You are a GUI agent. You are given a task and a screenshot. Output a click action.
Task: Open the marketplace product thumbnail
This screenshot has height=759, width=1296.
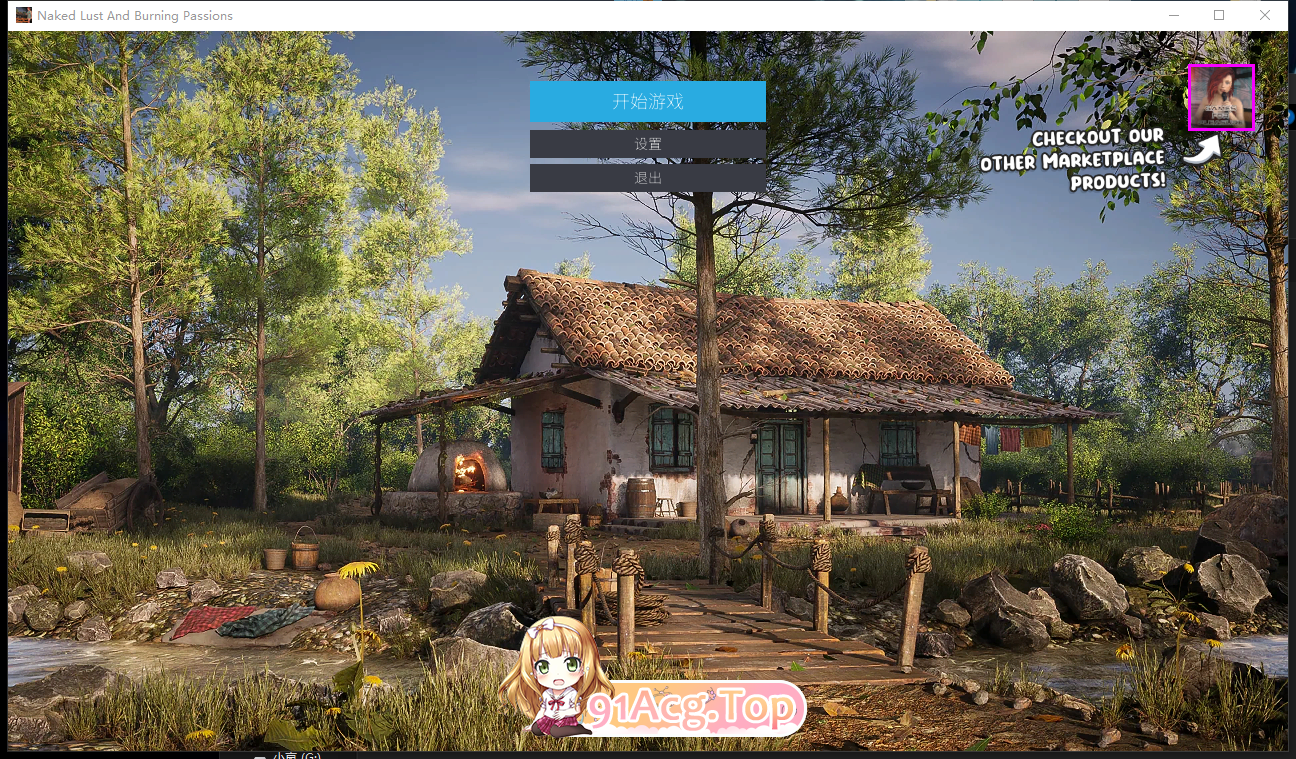pyautogui.click(x=1221, y=97)
